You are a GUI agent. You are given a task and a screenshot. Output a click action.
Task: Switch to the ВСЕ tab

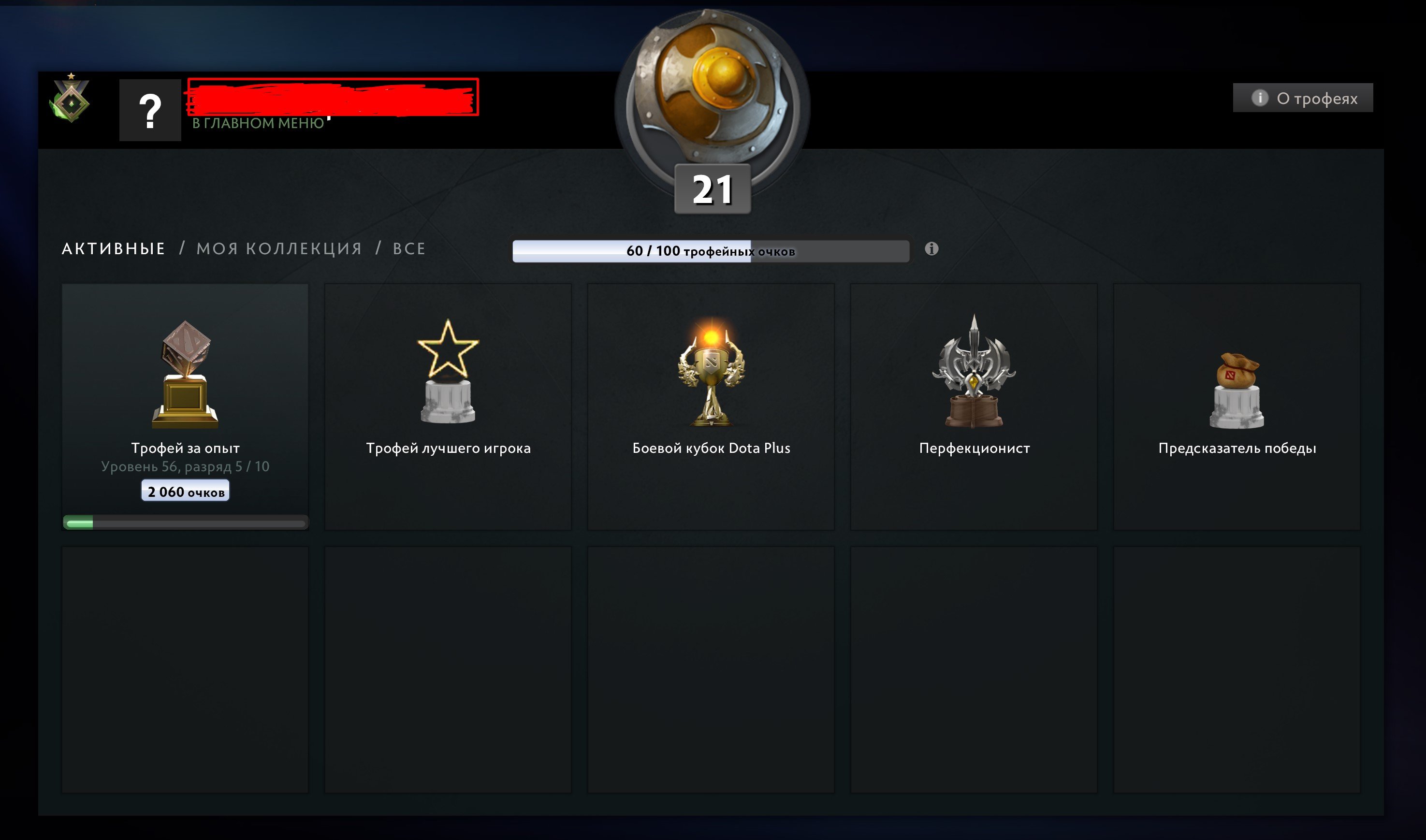[409, 248]
